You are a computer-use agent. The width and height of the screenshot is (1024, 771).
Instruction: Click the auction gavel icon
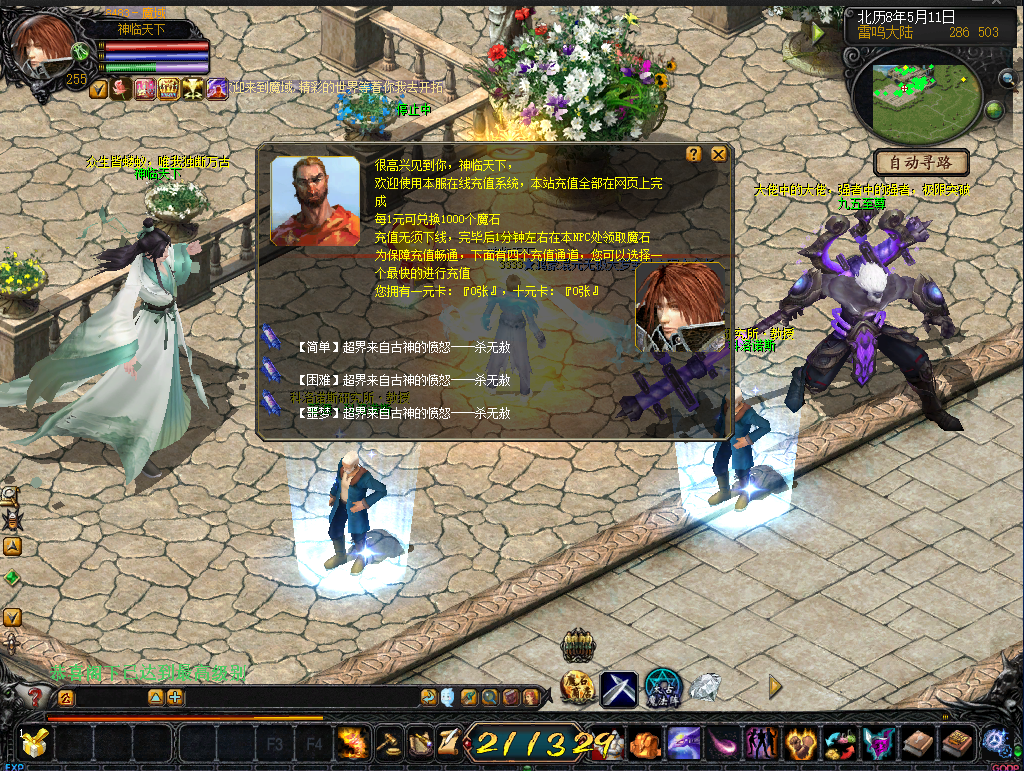point(387,743)
